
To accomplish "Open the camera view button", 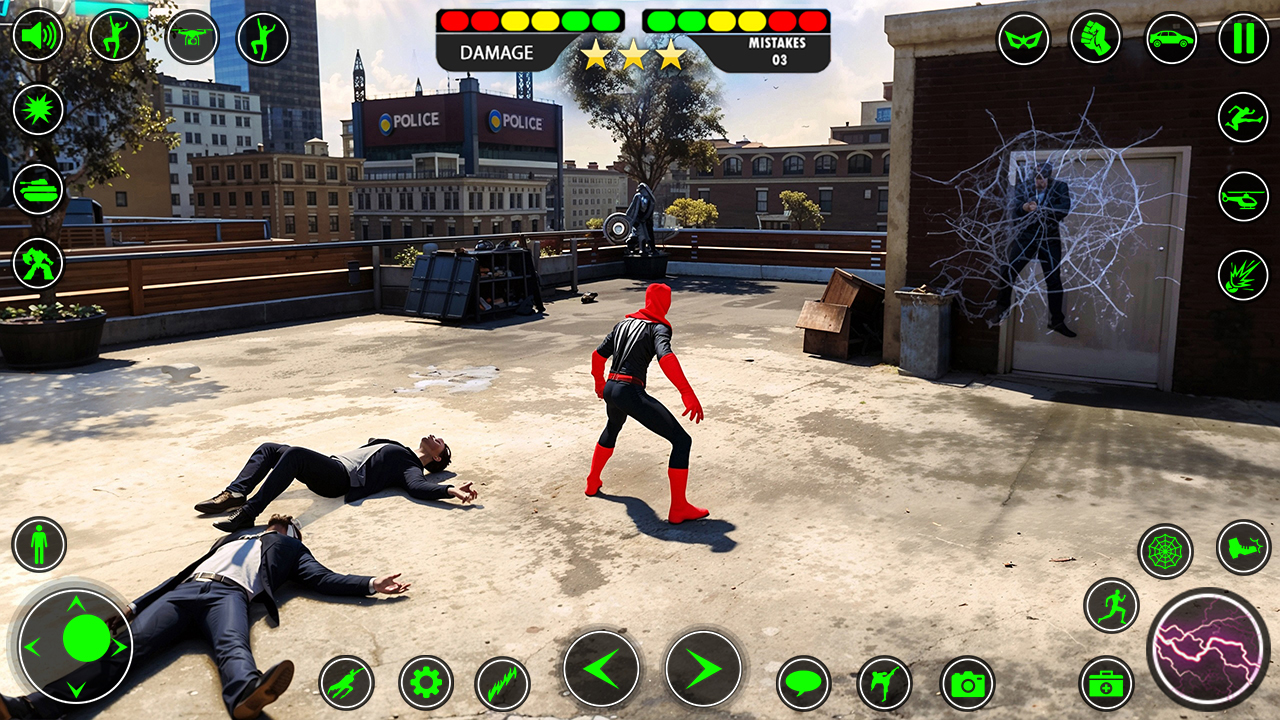I will point(967,684).
